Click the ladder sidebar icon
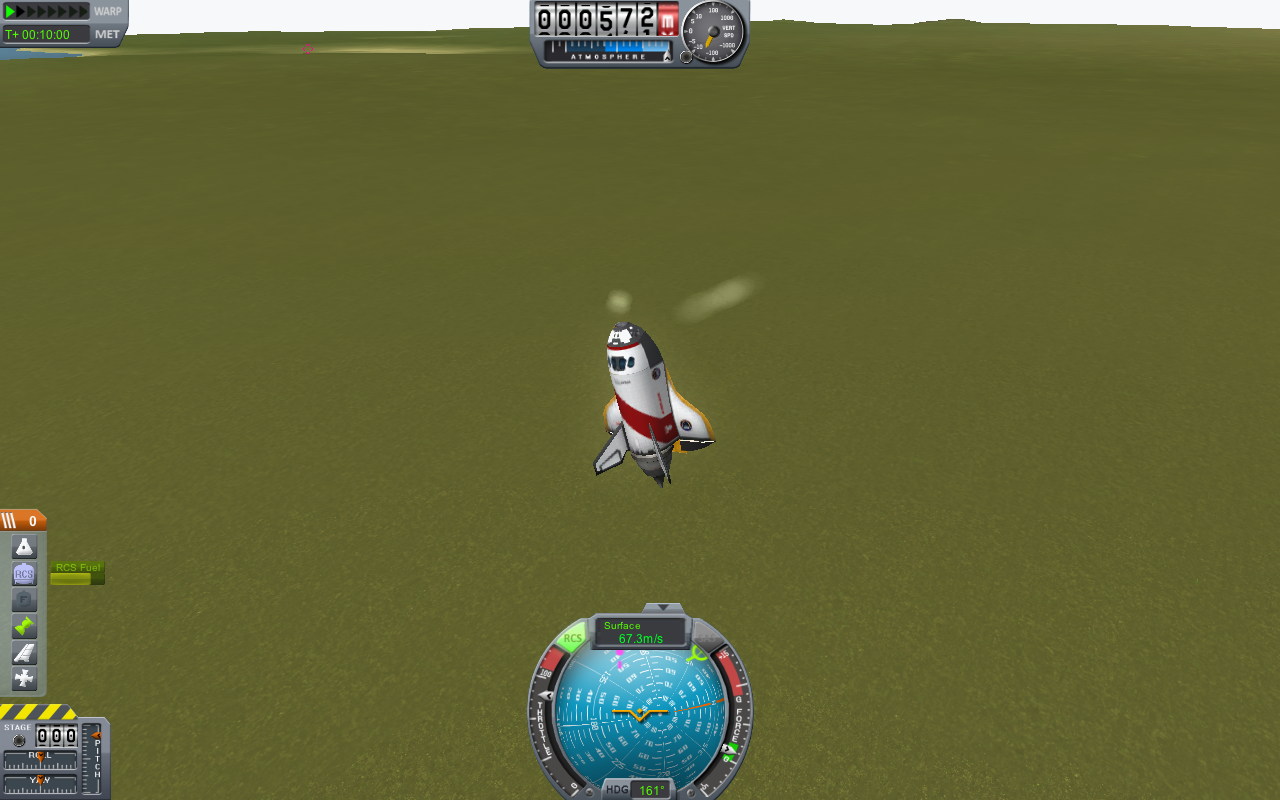Screen dimensions: 1280x800 tap(23, 654)
